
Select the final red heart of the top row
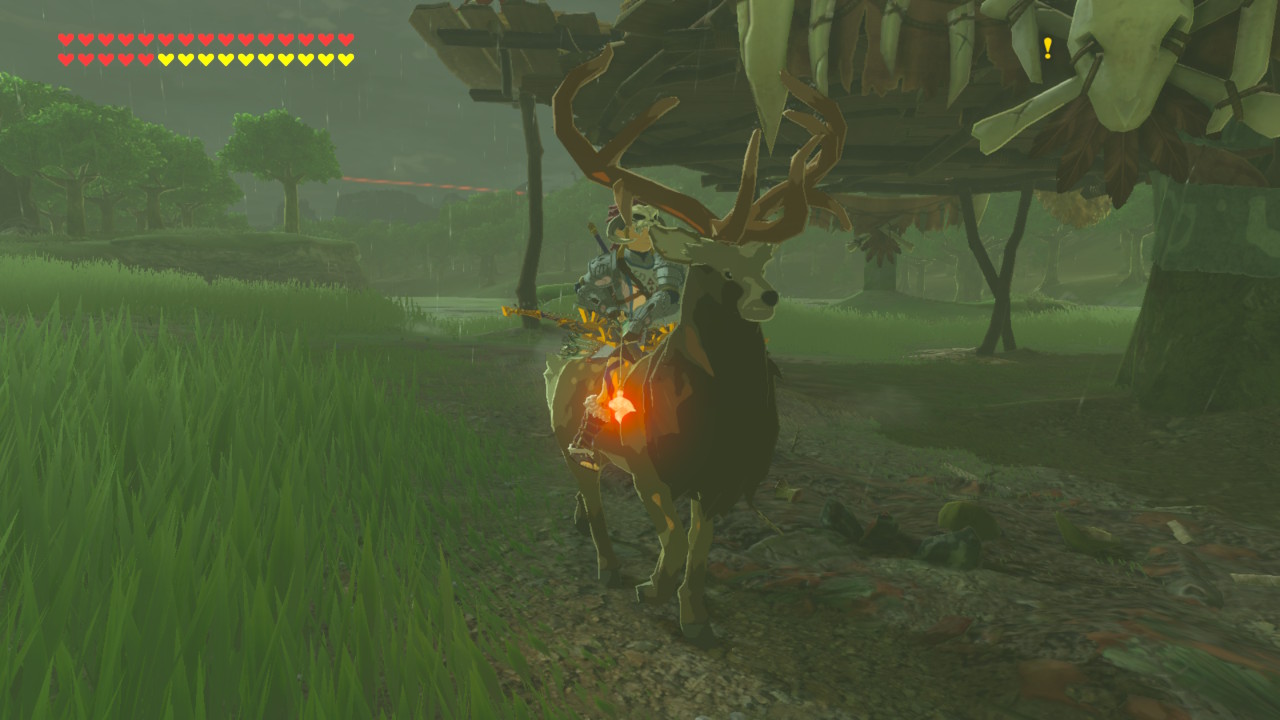345,41
